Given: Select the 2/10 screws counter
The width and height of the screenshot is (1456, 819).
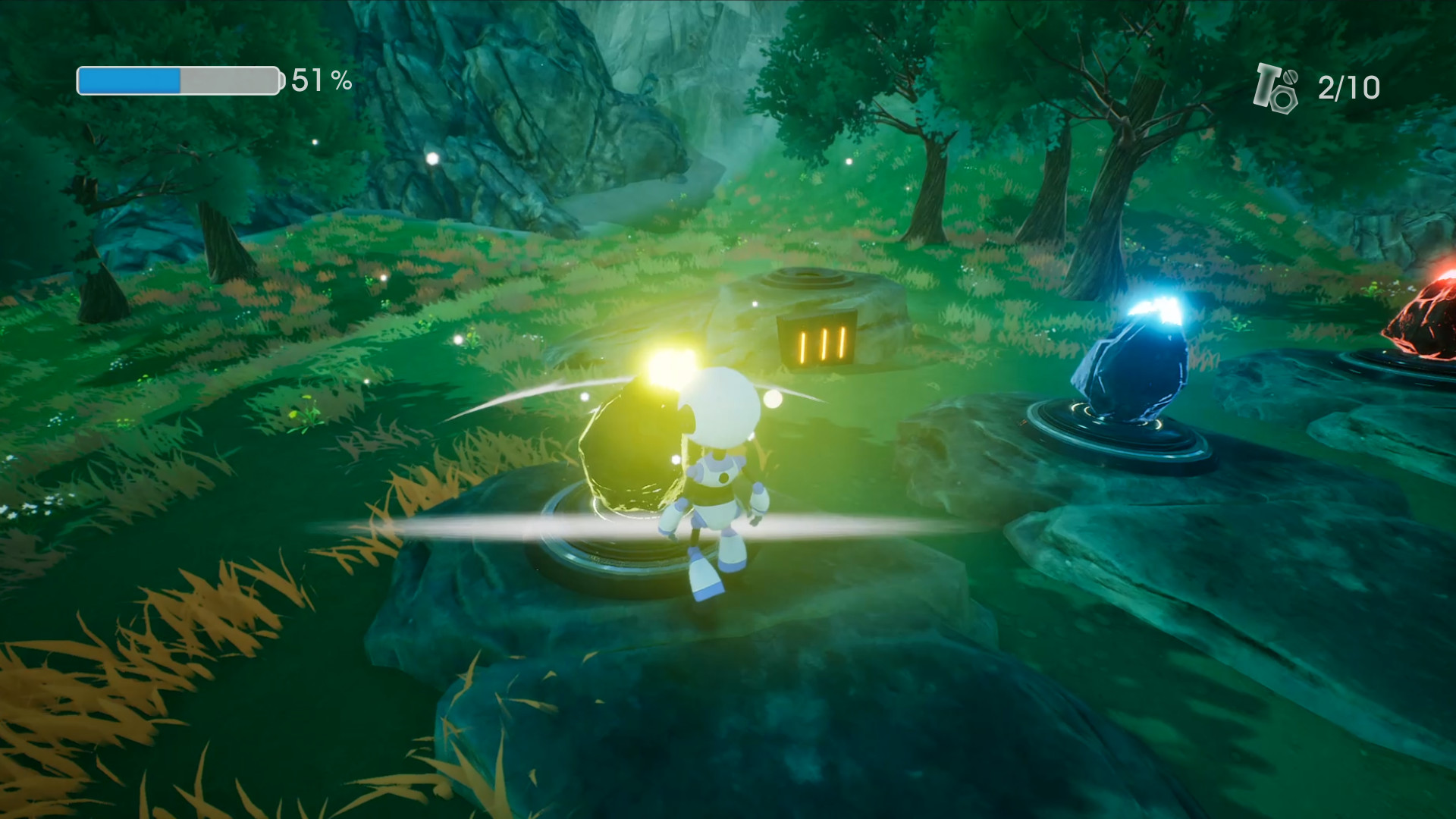Looking at the screenshot, I should tap(1348, 86).
